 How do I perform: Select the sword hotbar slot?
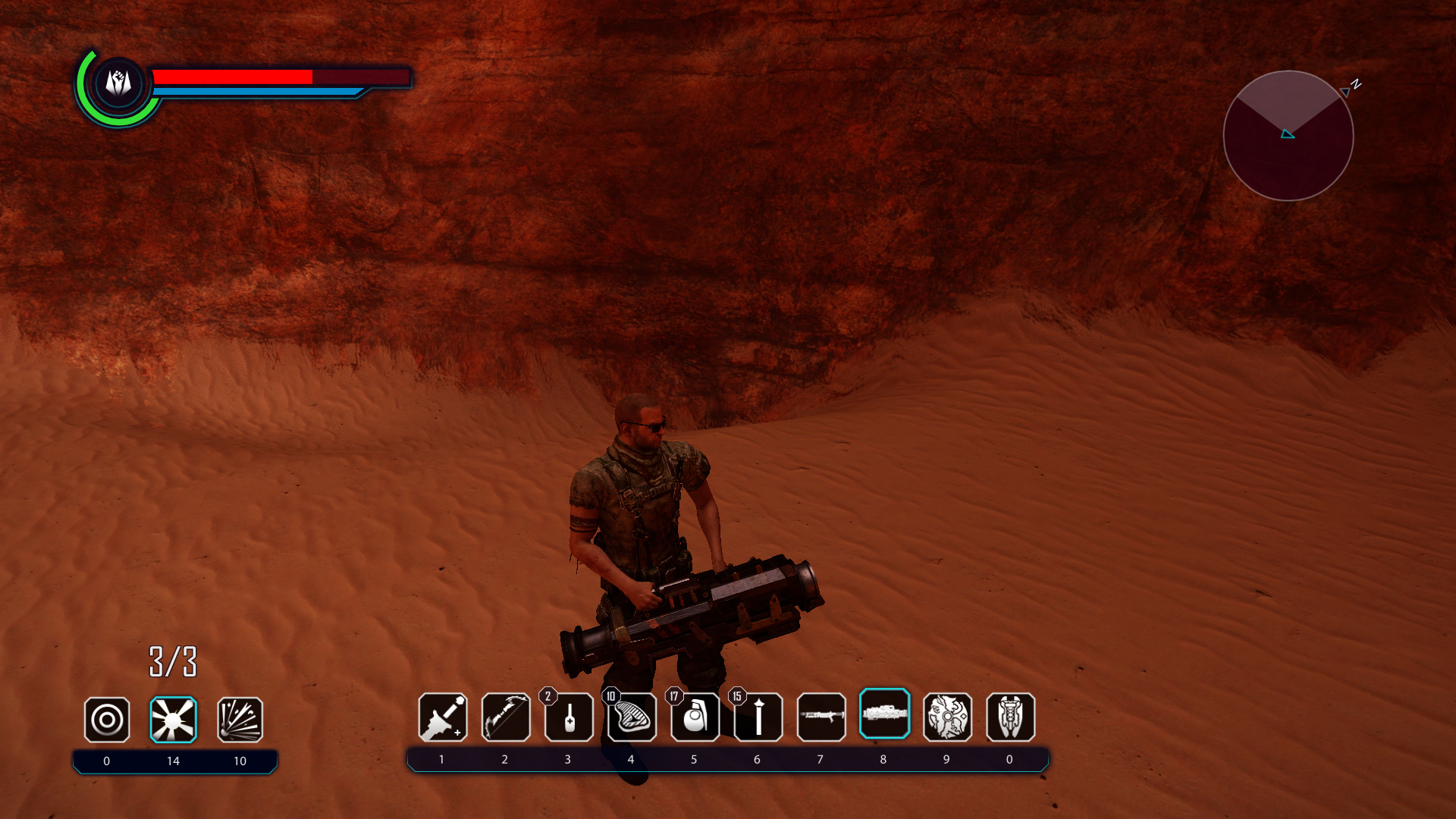click(x=443, y=717)
